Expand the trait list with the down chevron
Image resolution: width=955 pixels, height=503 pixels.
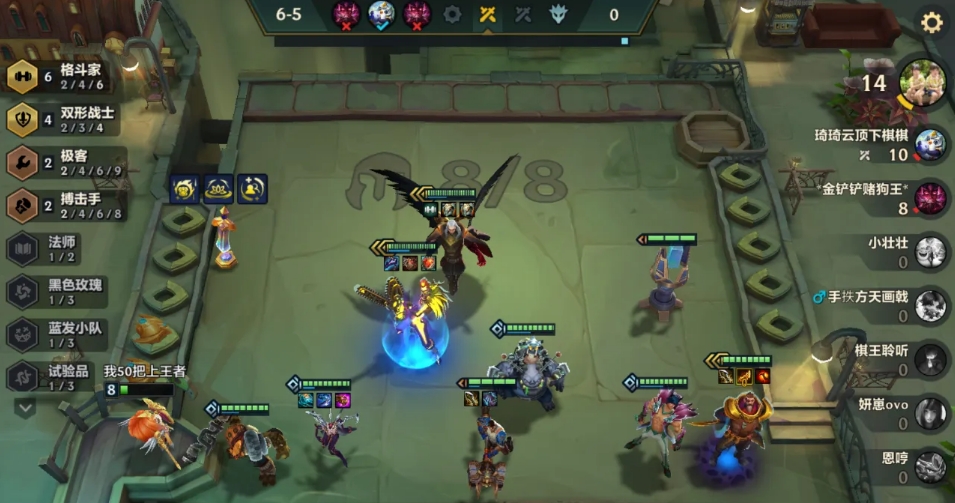(x=24, y=407)
